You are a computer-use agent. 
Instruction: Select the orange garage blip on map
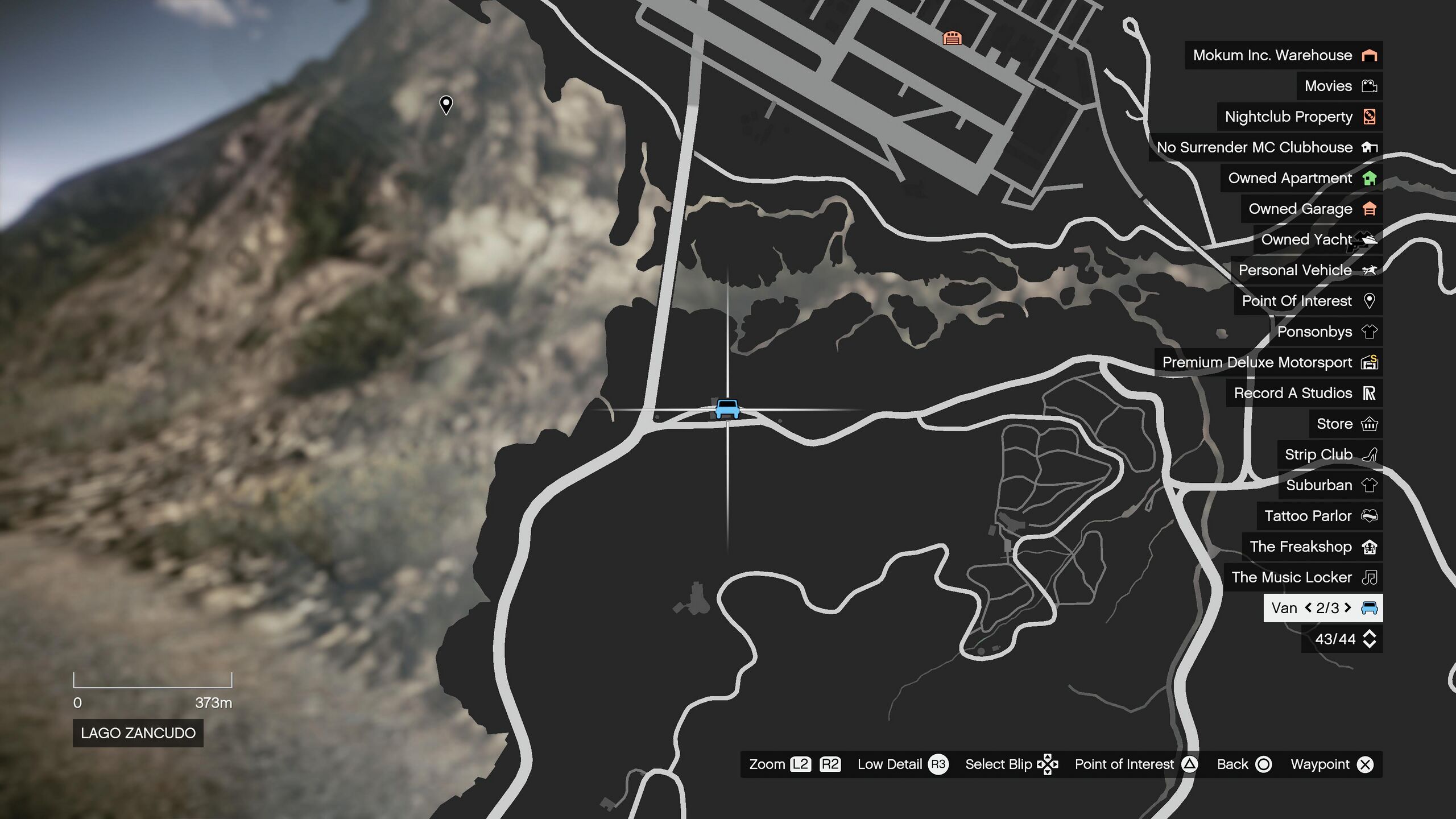click(952, 38)
